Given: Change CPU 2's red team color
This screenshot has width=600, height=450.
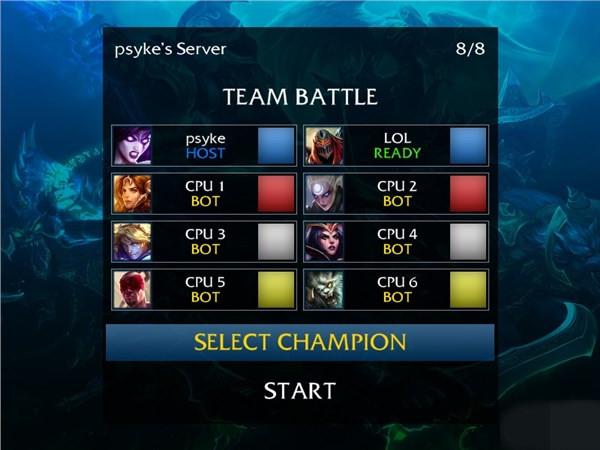Looking at the screenshot, I should click(468, 193).
